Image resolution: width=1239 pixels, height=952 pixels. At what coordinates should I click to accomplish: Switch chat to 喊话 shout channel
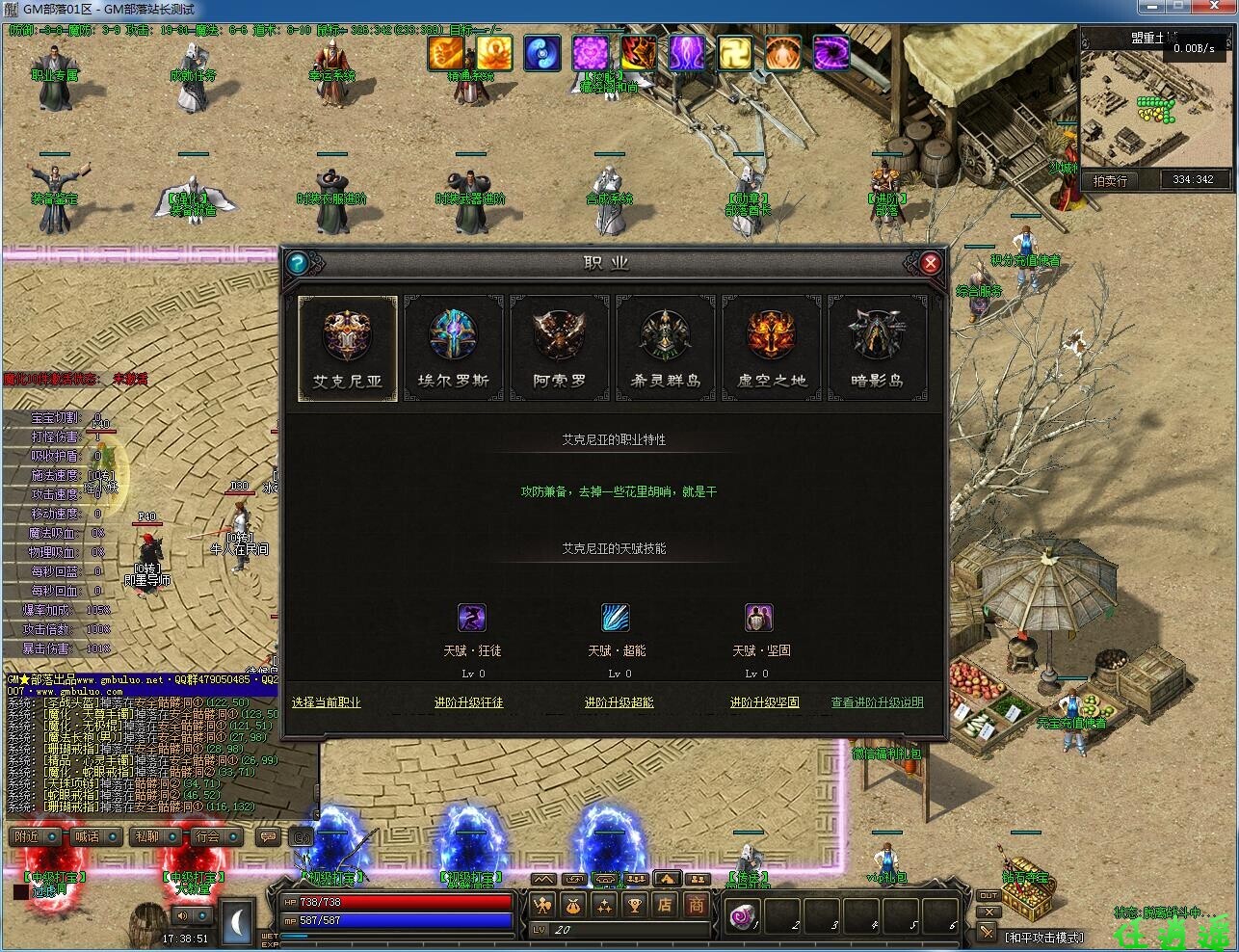click(94, 836)
